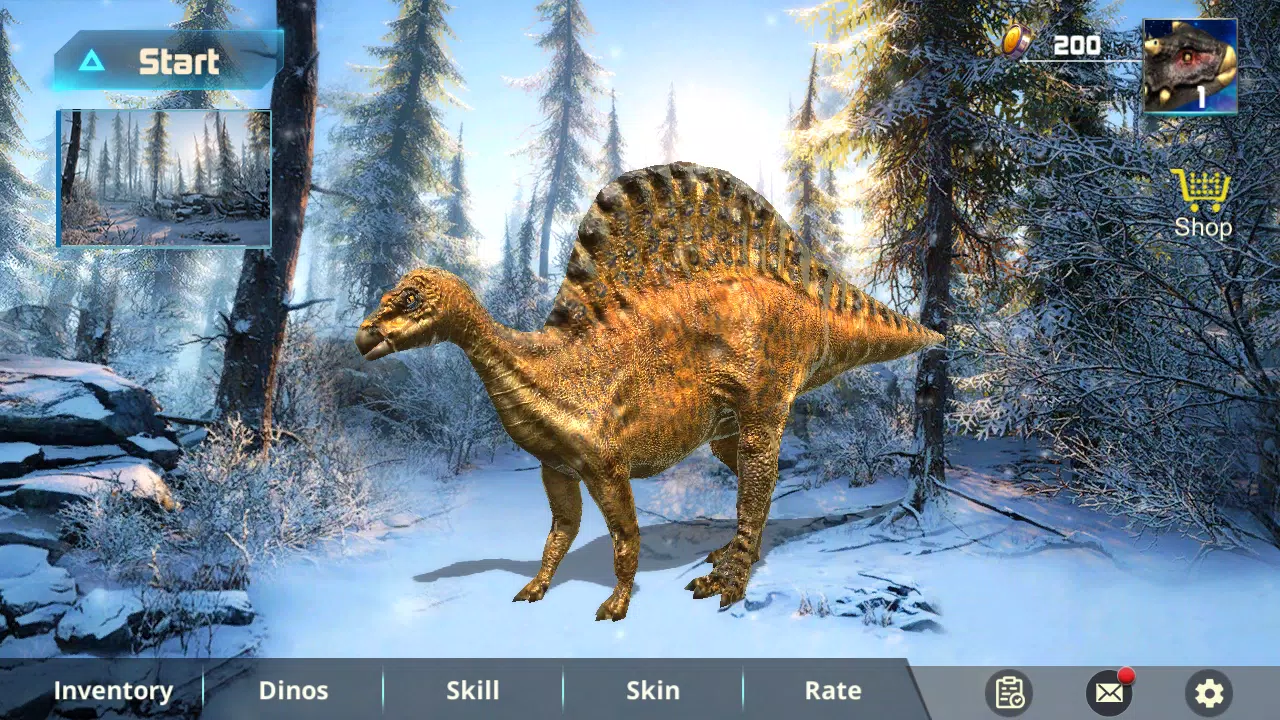
Task: Click the Shop text link
Action: tap(1201, 227)
